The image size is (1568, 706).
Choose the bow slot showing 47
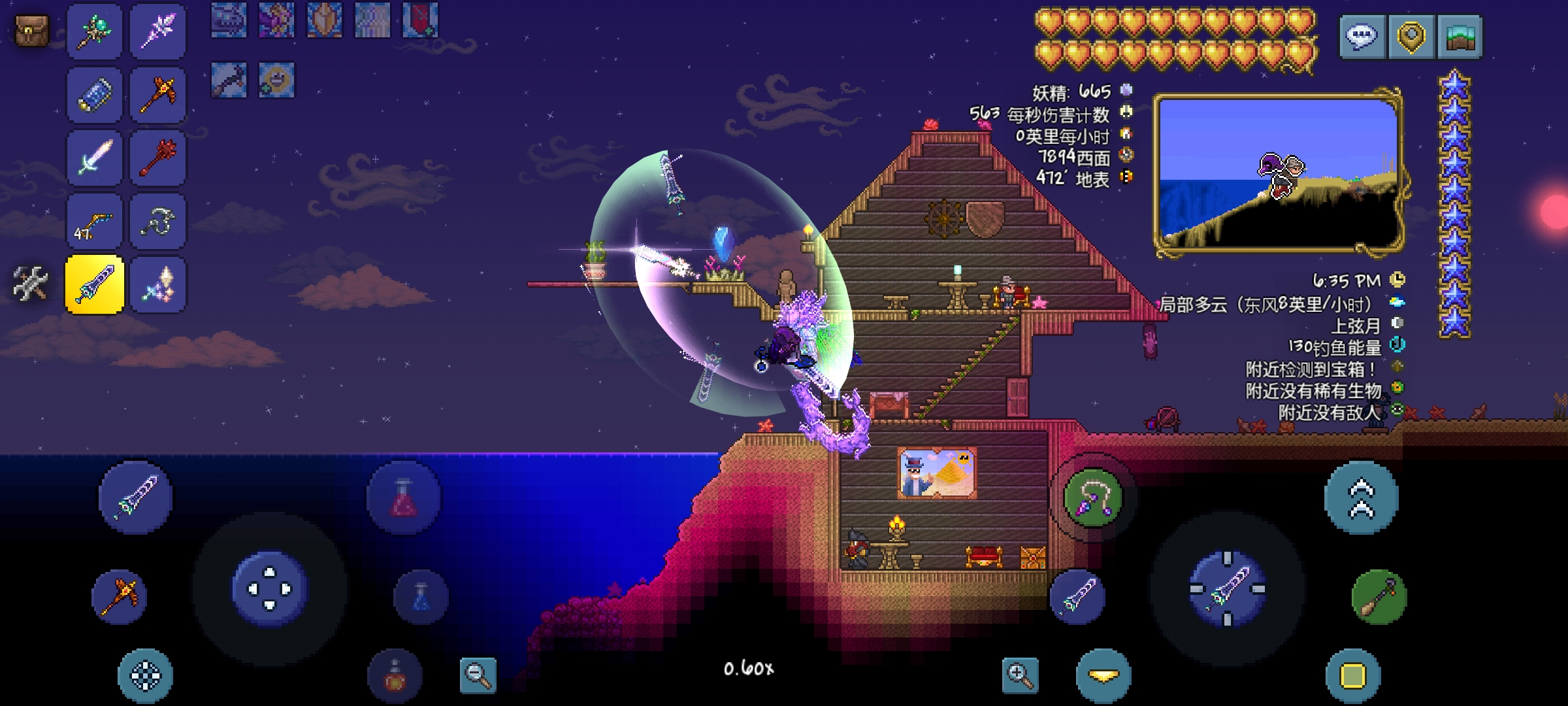[94, 222]
